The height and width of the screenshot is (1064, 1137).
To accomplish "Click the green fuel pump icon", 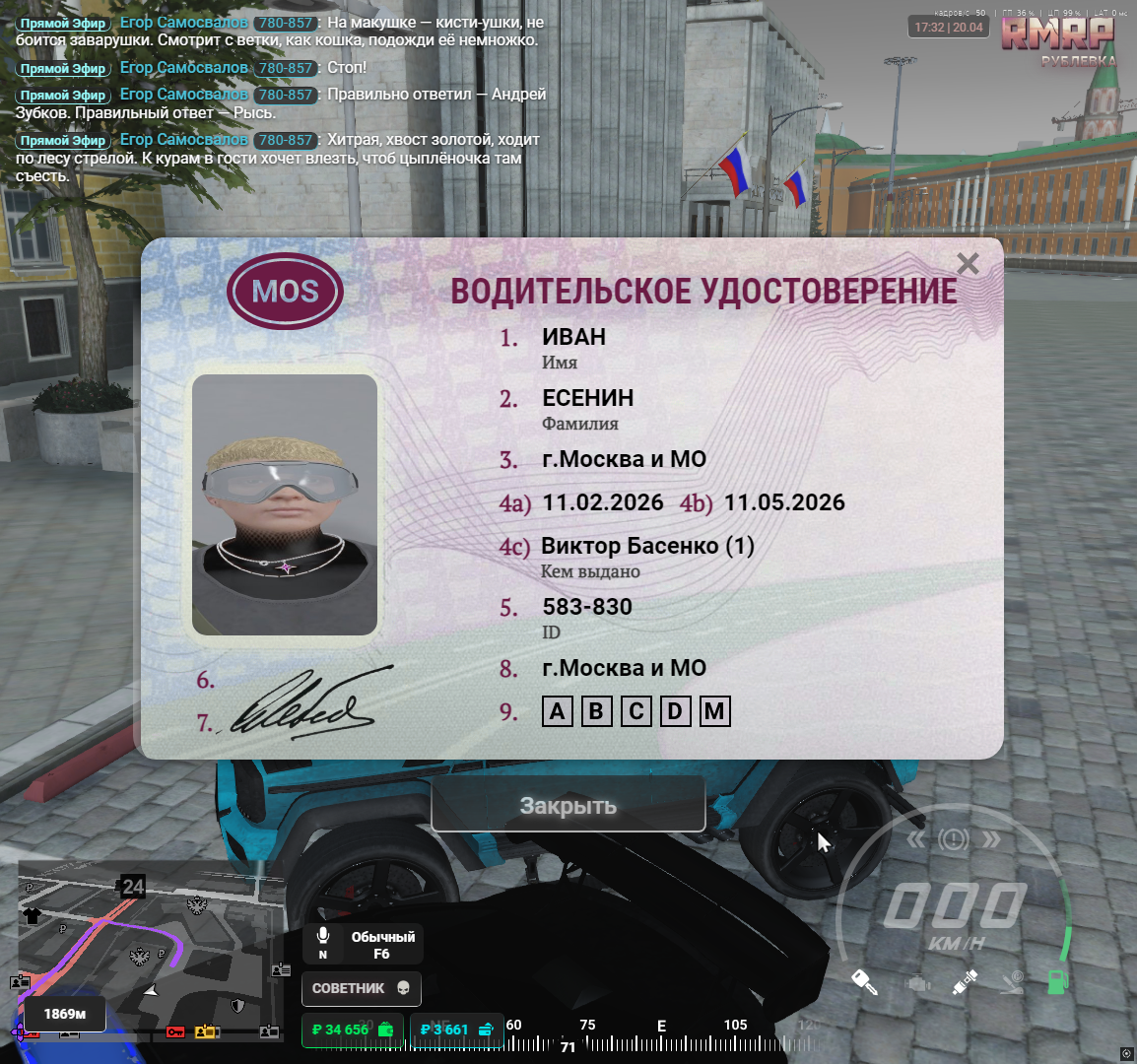I will (1057, 981).
